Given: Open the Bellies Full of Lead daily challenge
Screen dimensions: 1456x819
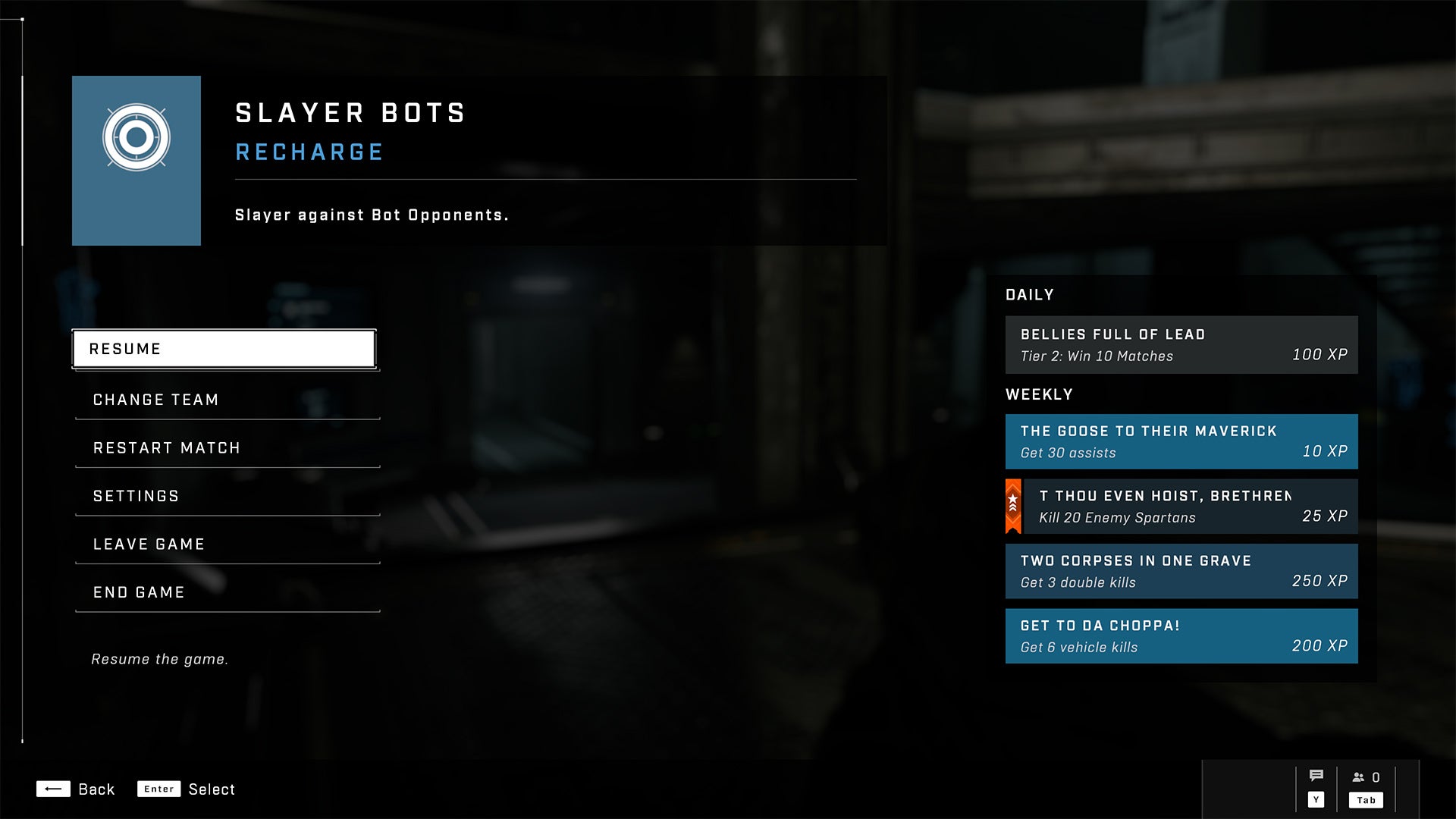Looking at the screenshot, I should pyautogui.click(x=1181, y=344).
